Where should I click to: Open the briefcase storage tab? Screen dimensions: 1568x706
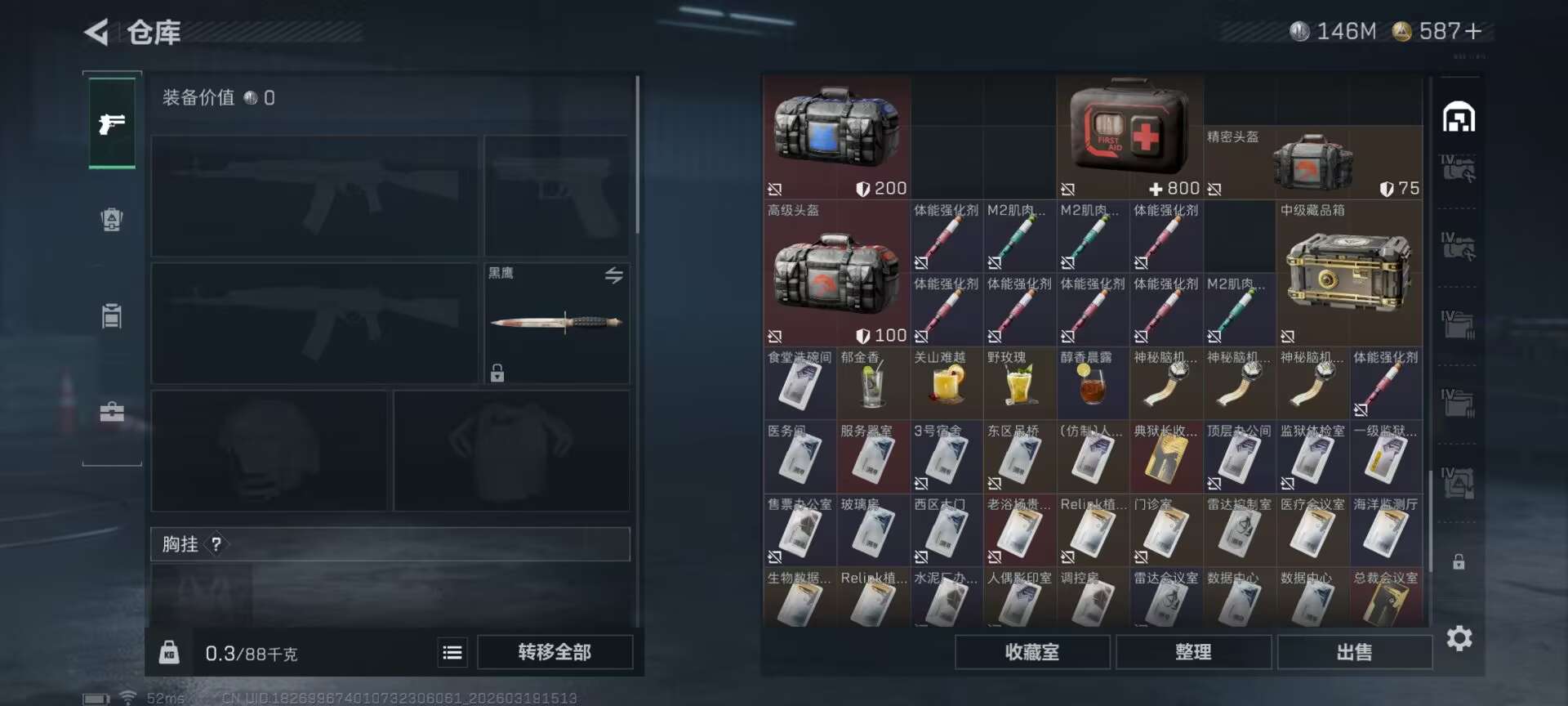point(111,411)
